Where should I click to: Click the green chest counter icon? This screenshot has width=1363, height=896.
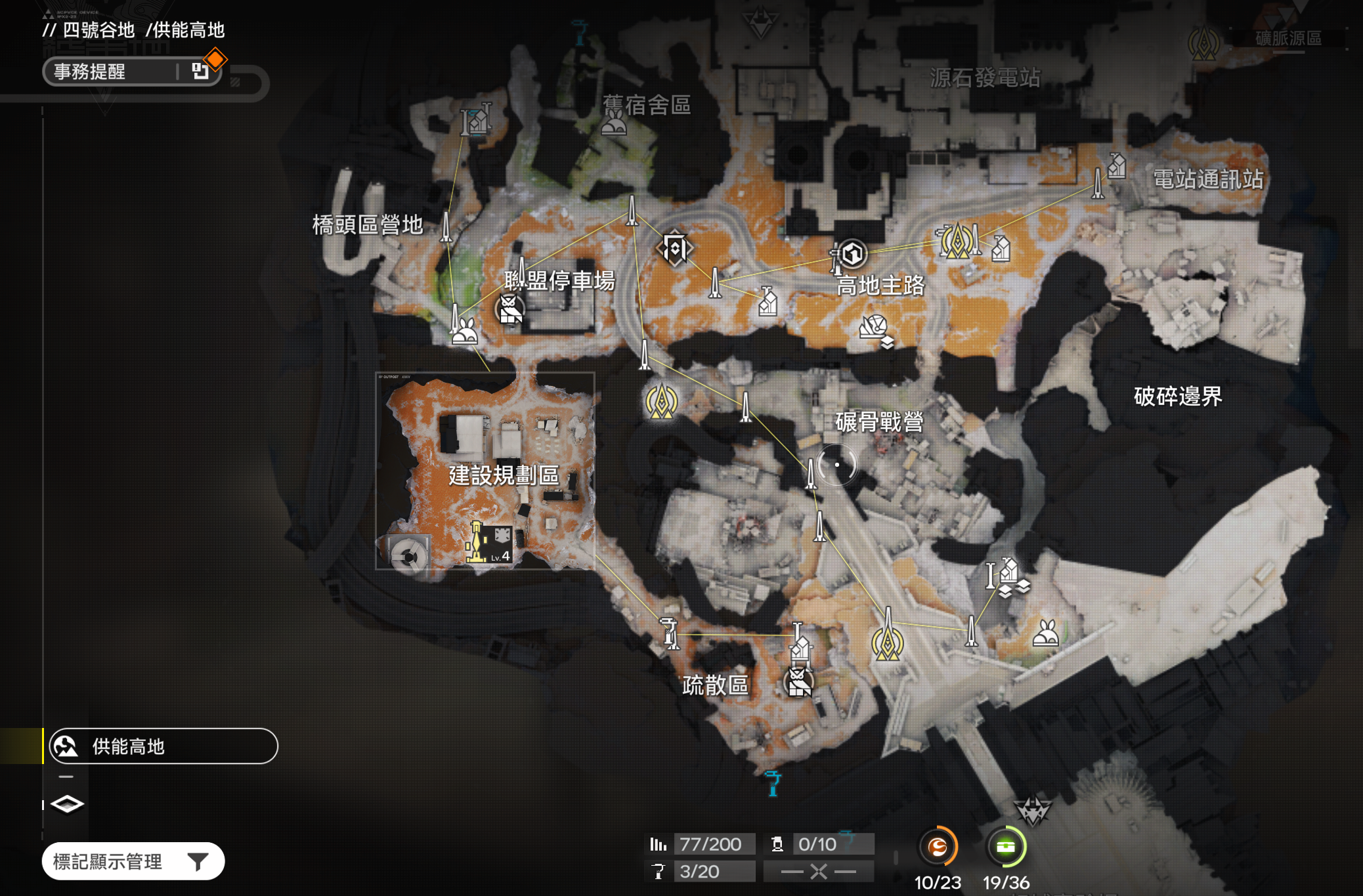(x=1005, y=847)
